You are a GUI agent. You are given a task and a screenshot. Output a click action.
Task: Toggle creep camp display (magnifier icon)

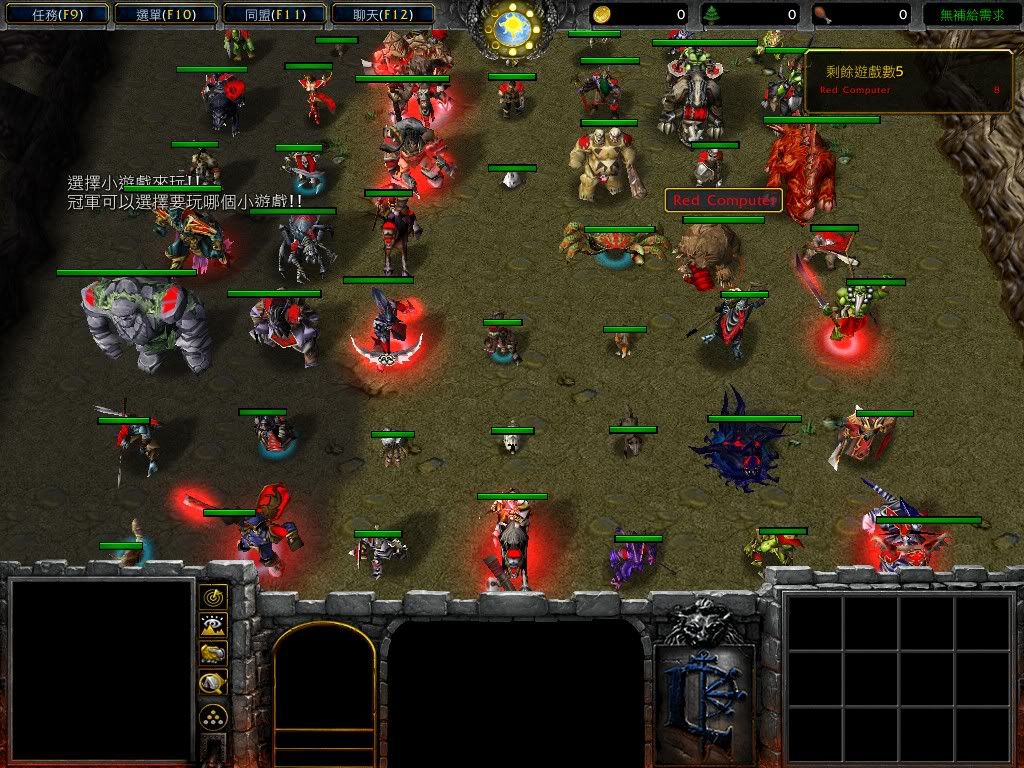click(x=213, y=682)
